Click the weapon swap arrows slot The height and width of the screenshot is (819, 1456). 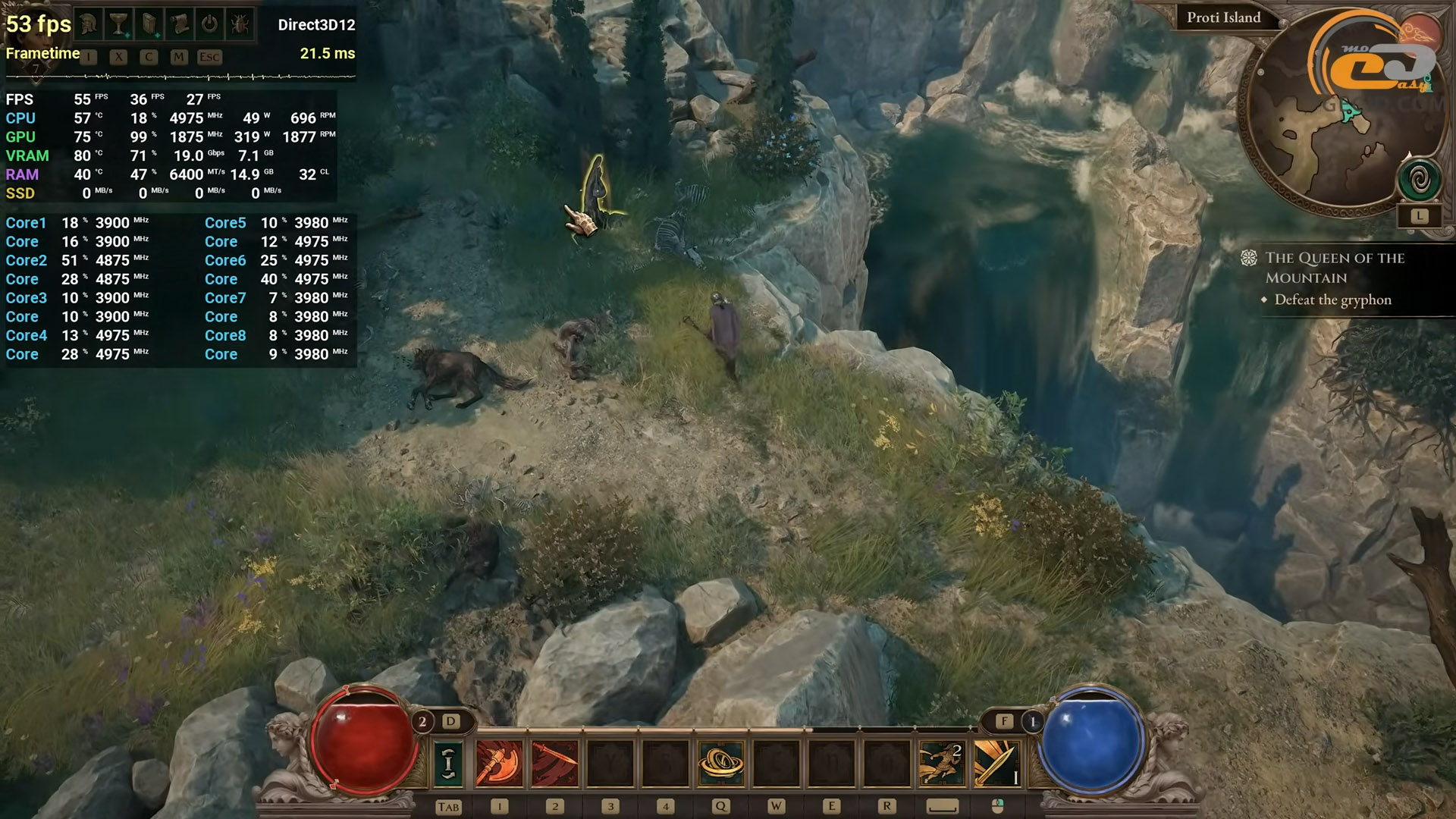tap(448, 762)
